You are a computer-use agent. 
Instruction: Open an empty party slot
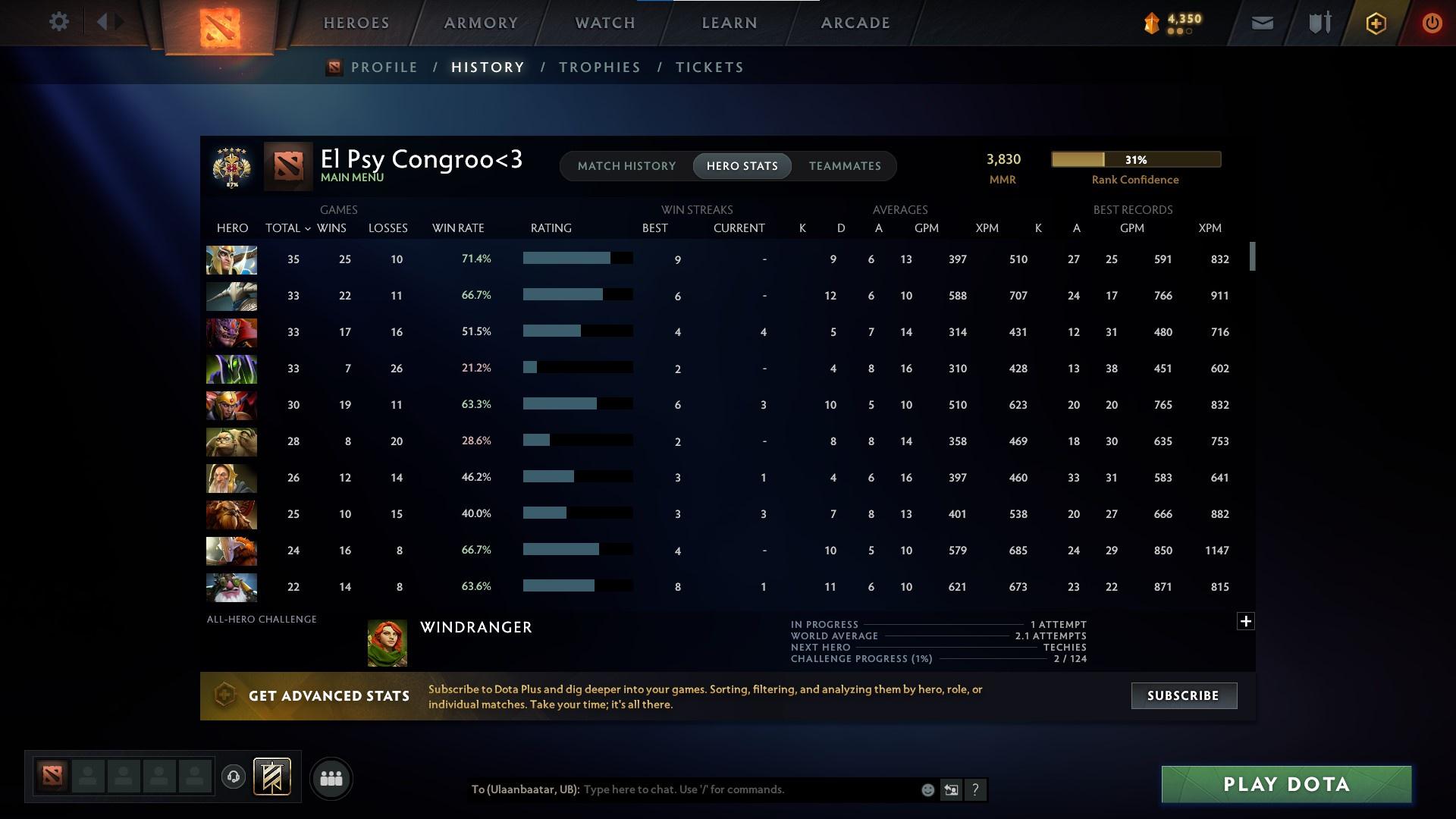[87, 777]
